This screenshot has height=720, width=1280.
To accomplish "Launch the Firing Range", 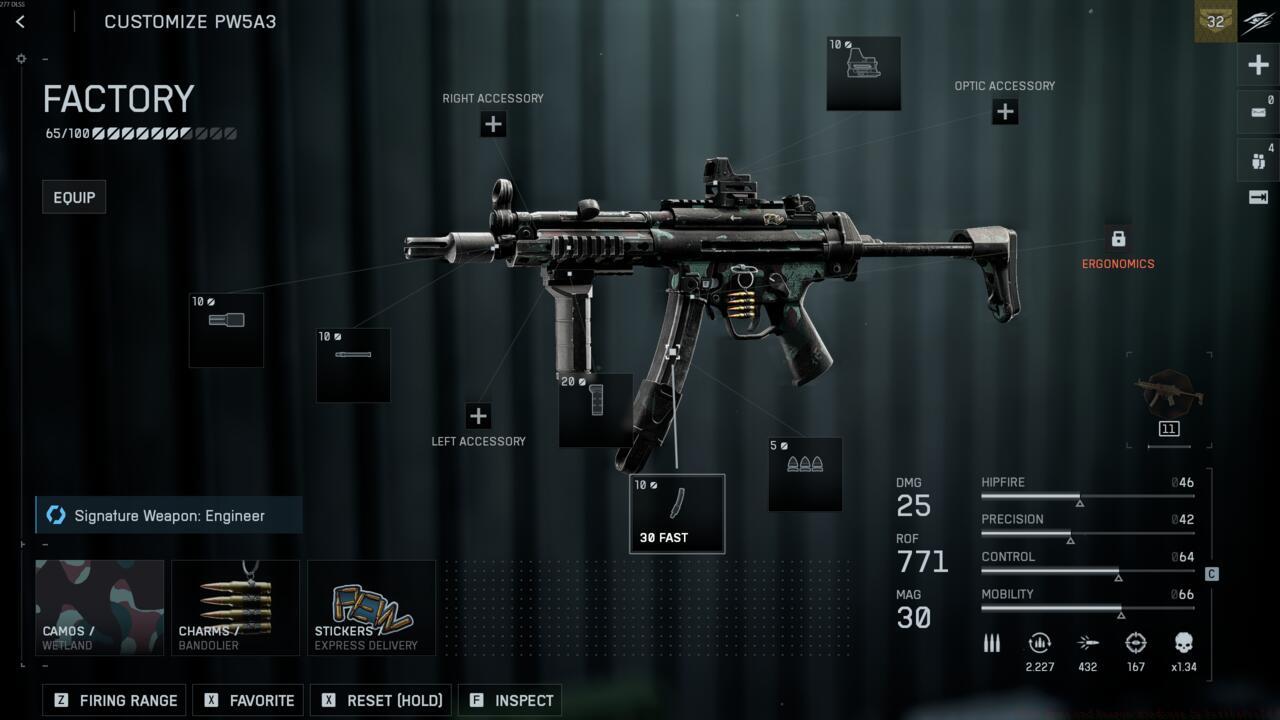I will click(115, 700).
